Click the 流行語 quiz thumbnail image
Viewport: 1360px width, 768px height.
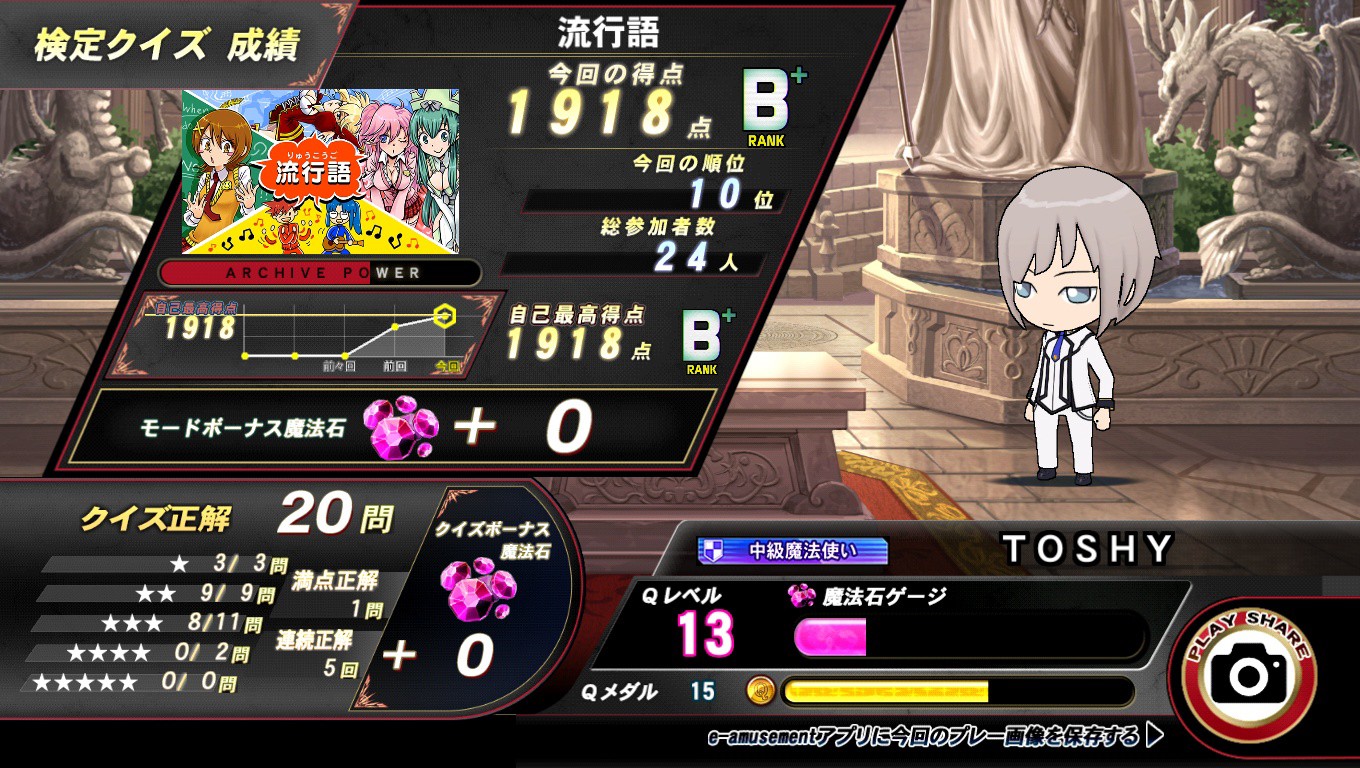coord(320,171)
